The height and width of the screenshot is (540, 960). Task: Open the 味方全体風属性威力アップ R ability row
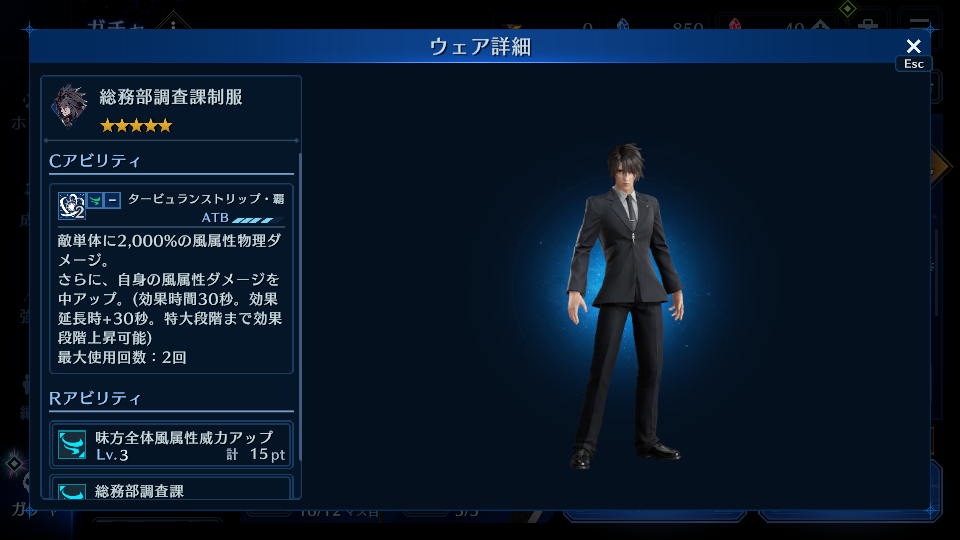click(x=174, y=445)
